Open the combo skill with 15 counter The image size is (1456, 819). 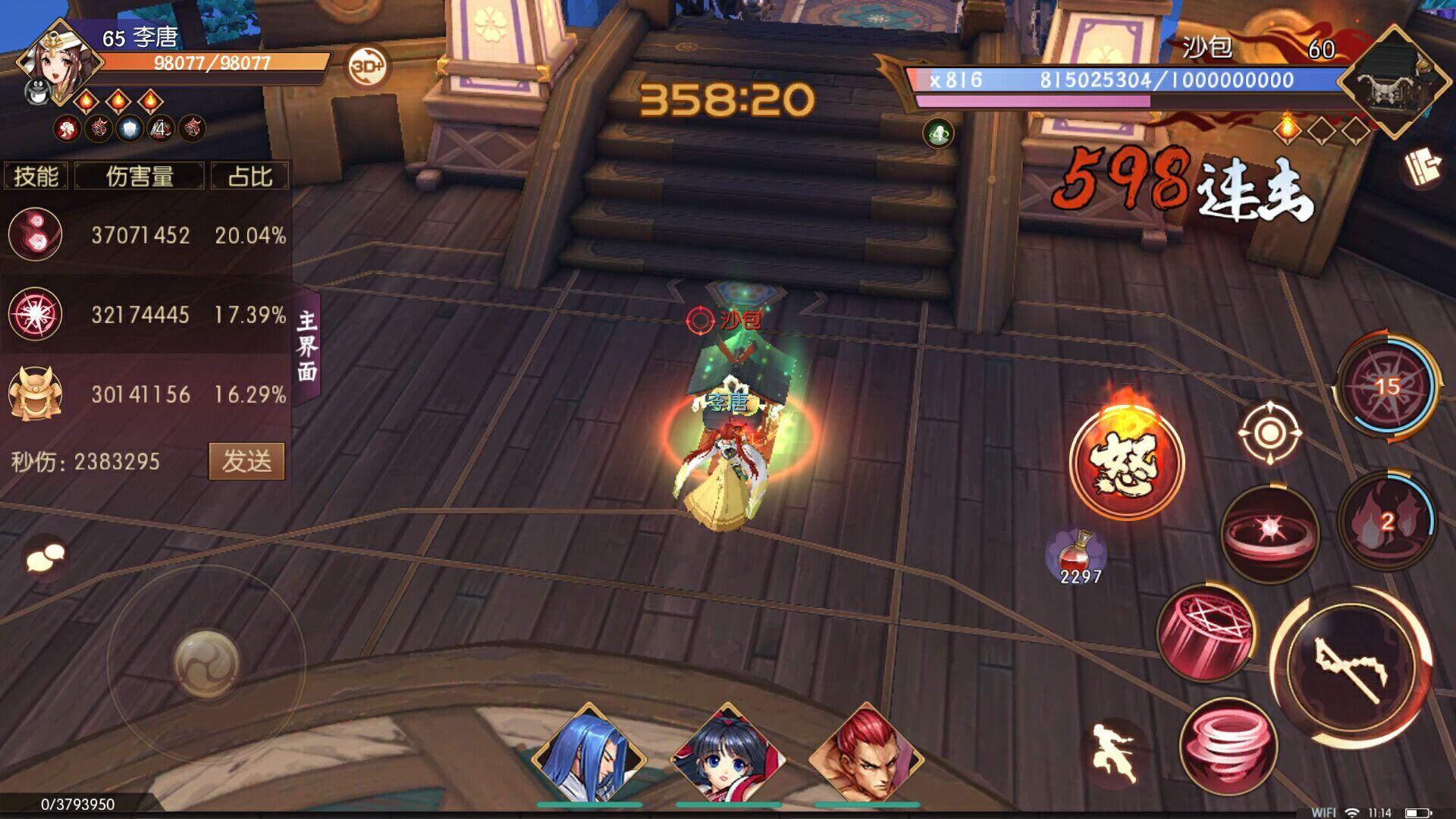click(x=1388, y=387)
